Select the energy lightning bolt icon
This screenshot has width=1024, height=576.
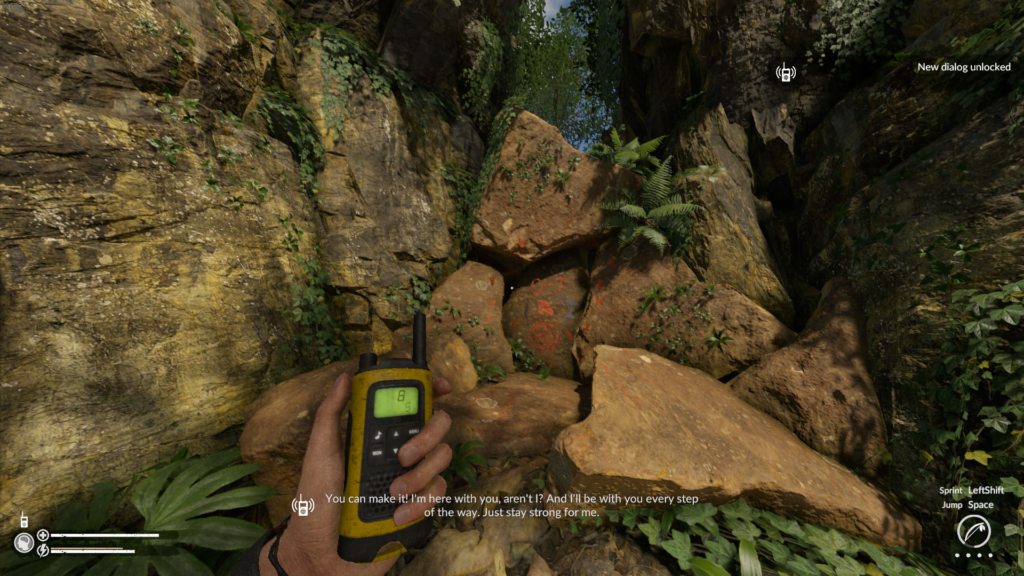point(43,550)
